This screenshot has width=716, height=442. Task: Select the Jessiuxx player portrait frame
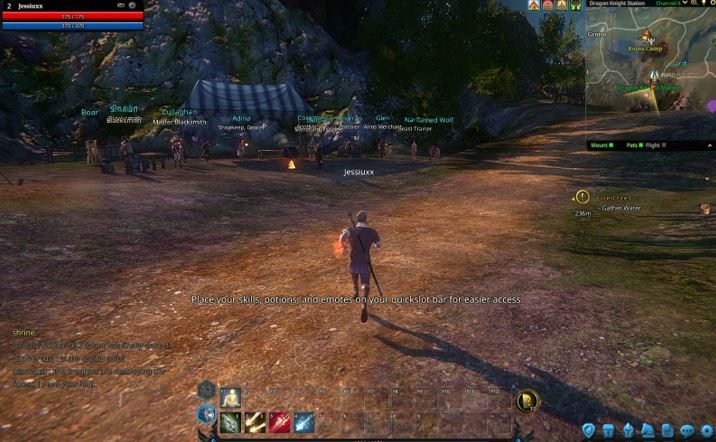pos(72,16)
